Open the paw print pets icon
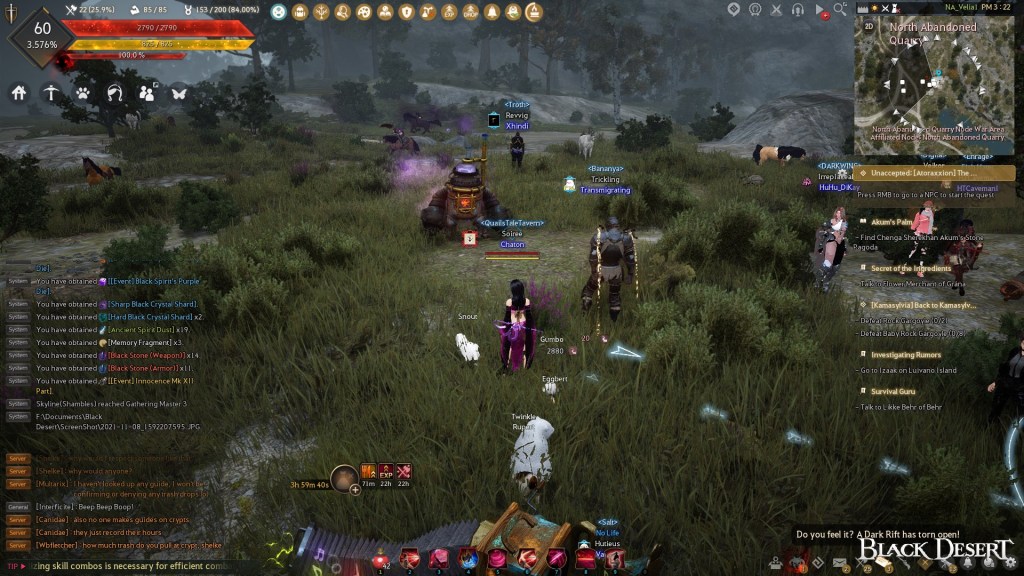 coord(83,93)
